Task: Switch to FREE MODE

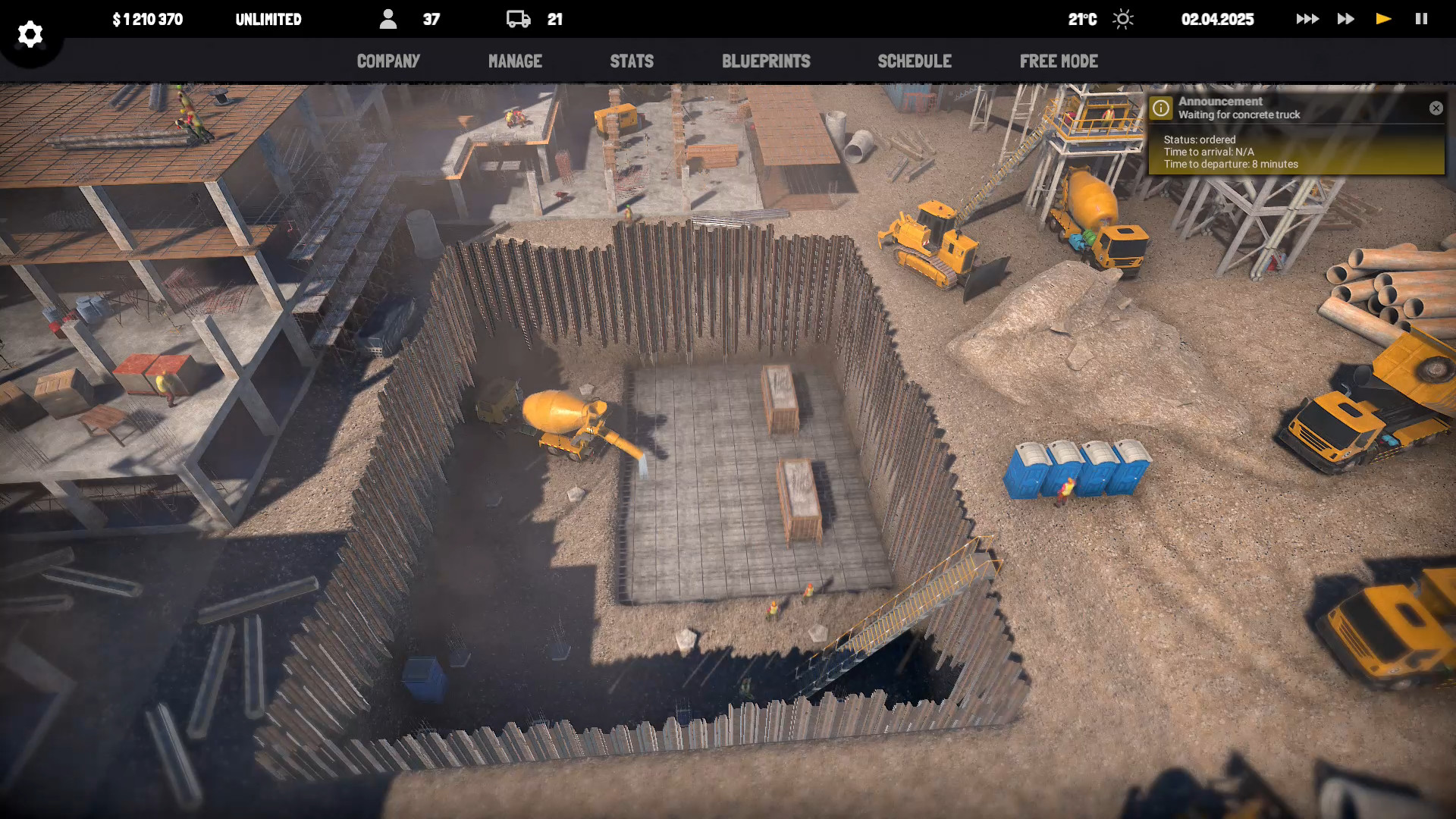Action: pos(1059,61)
